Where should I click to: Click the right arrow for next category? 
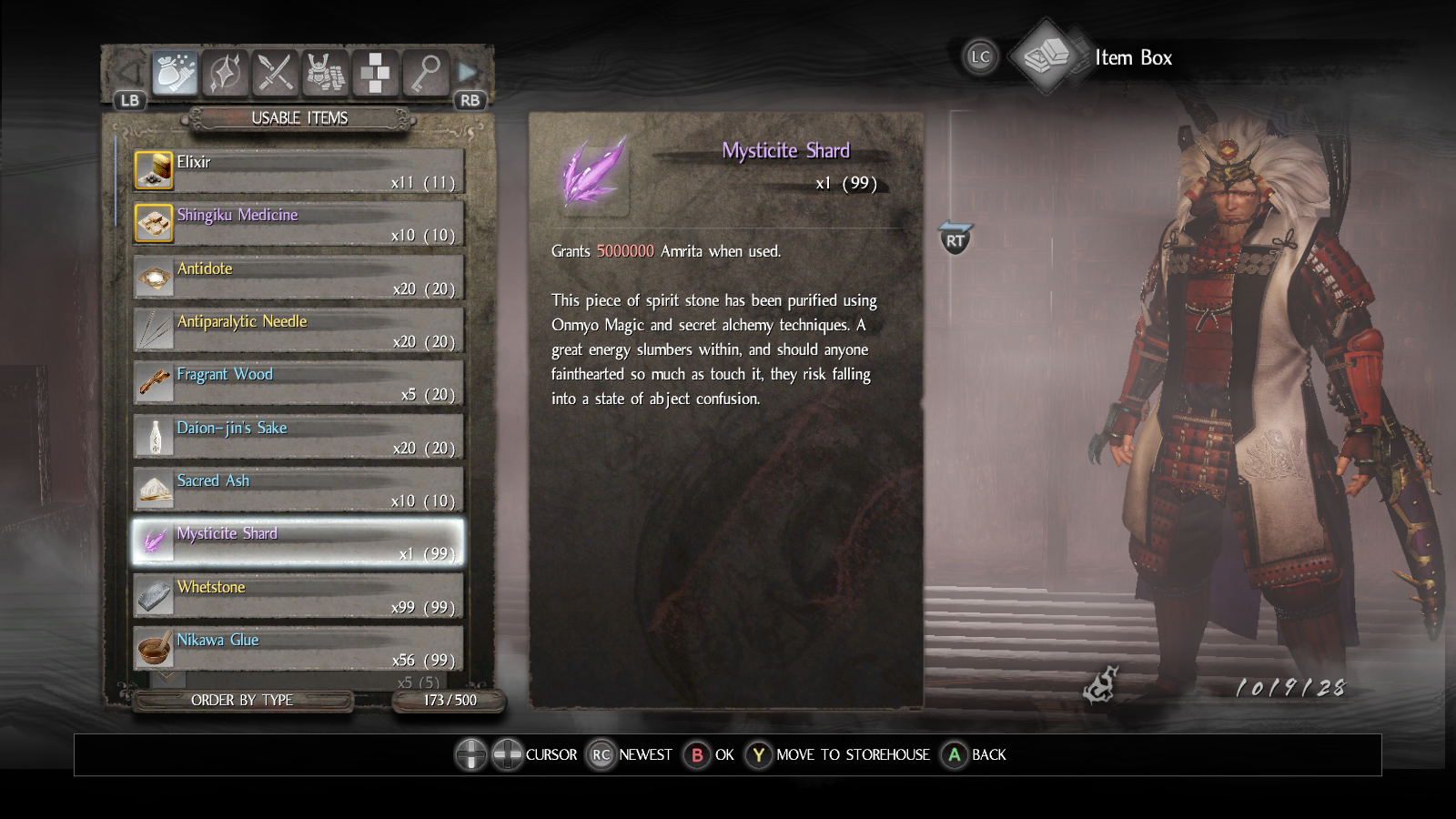coord(468,73)
